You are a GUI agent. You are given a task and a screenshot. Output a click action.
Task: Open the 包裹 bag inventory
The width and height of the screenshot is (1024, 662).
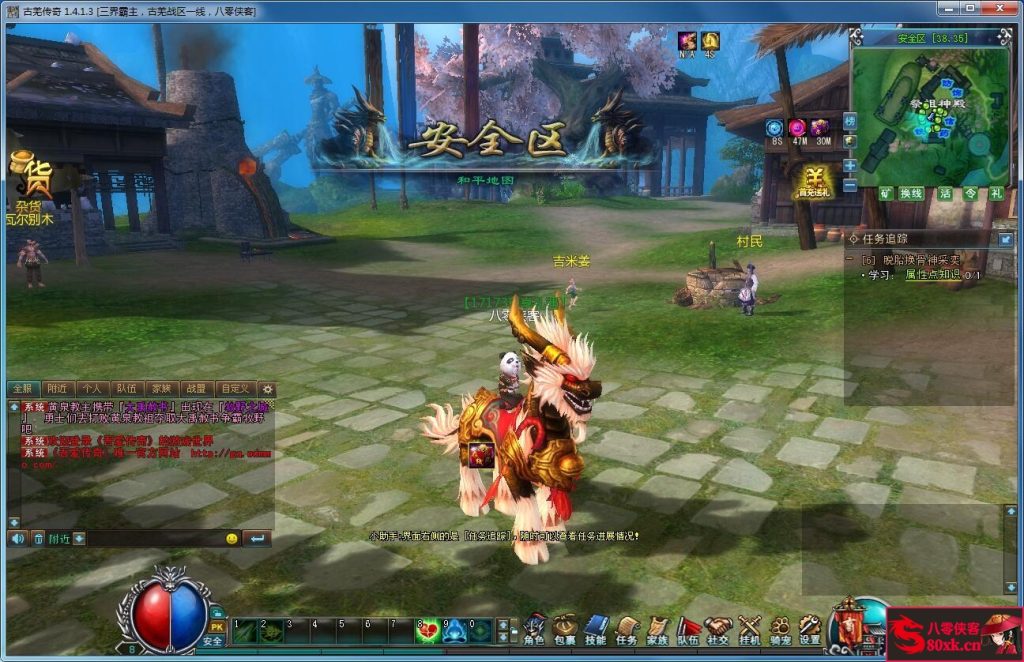tap(565, 628)
